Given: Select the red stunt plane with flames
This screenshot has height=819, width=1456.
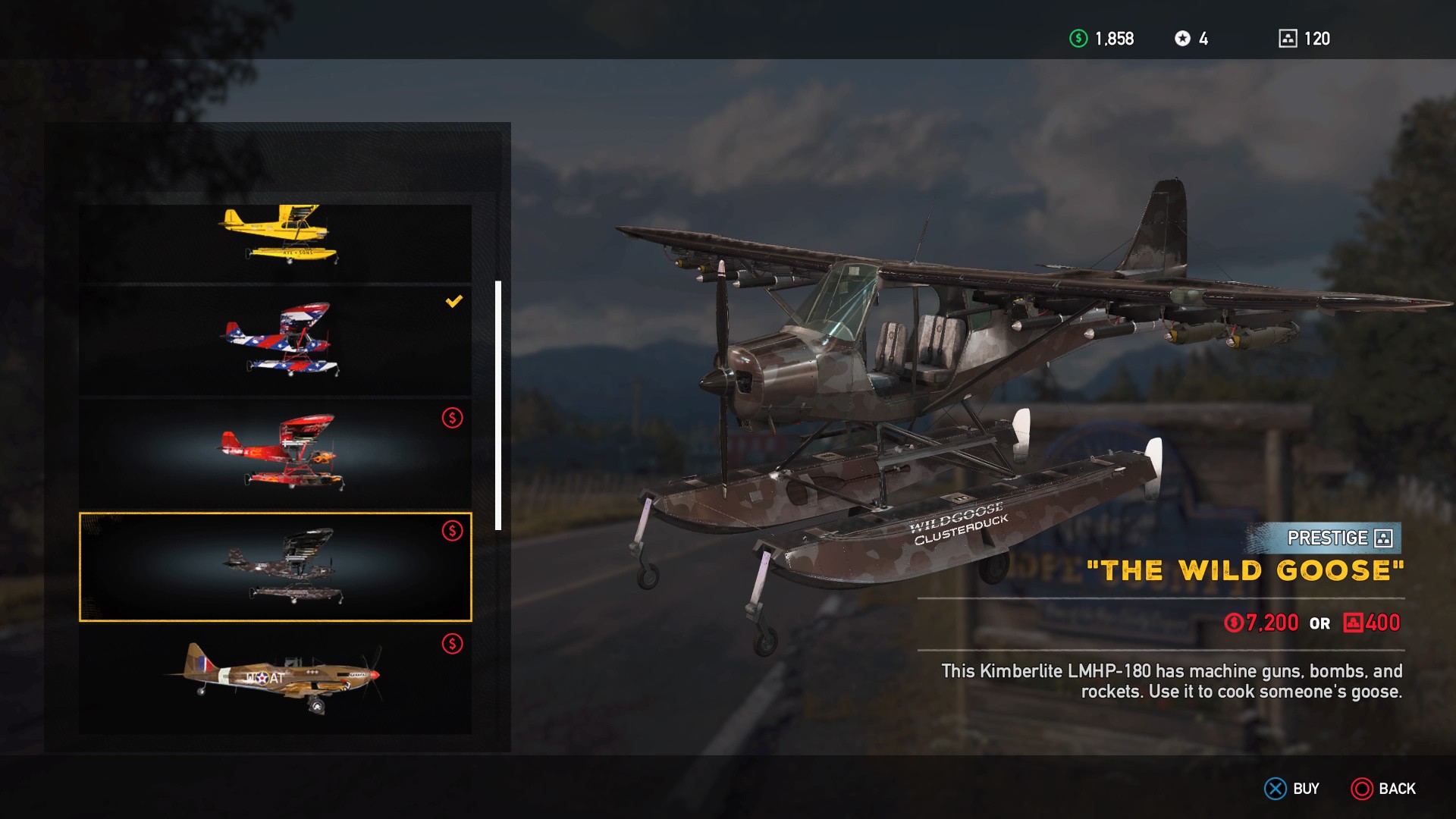Looking at the screenshot, I should pyautogui.click(x=277, y=453).
